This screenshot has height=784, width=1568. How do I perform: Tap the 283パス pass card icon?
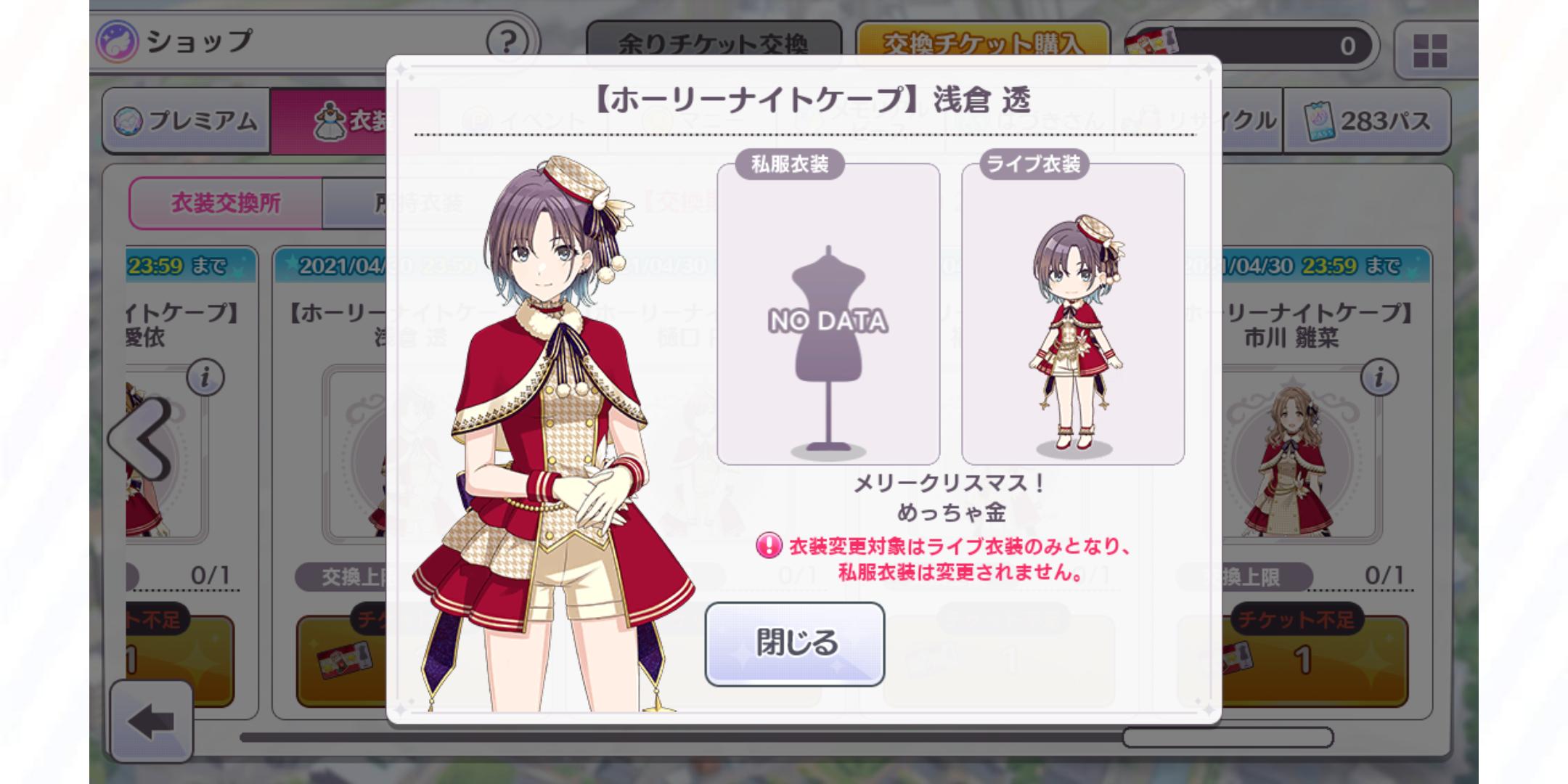point(1321,121)
